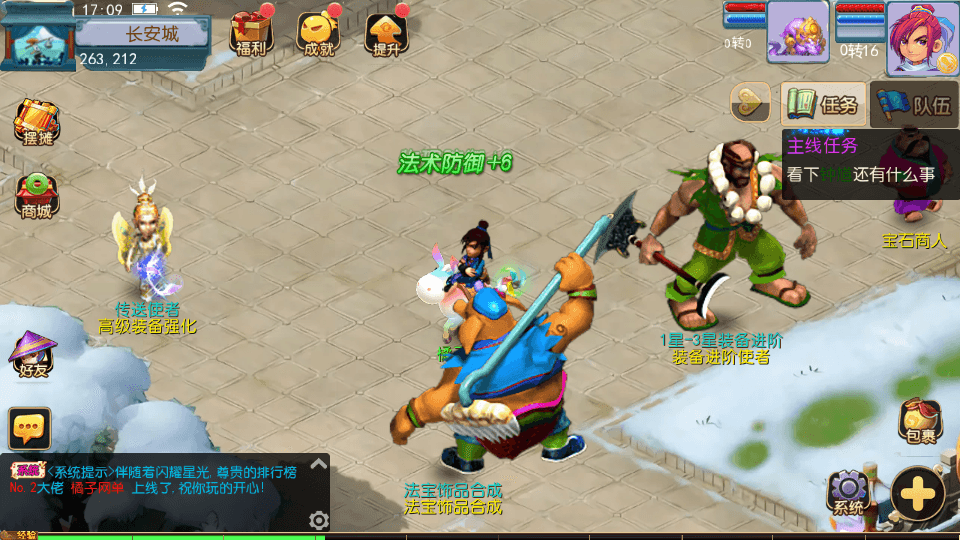Viewport: 960px width, 540px height.
Task: Open the 福利 welfare gift icon
Action: [249, 34]
